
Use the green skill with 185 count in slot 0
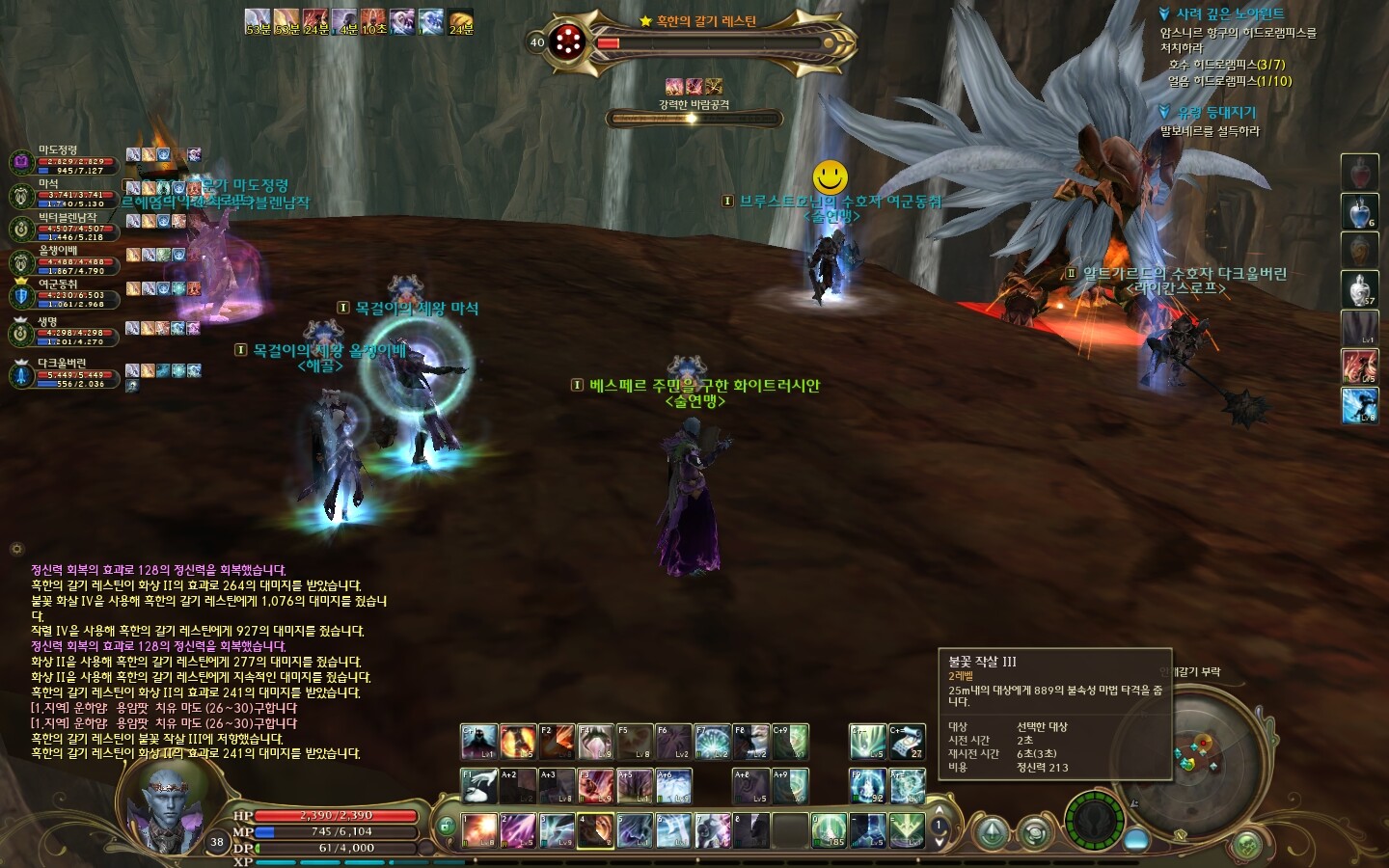click(x=829, y=830)
